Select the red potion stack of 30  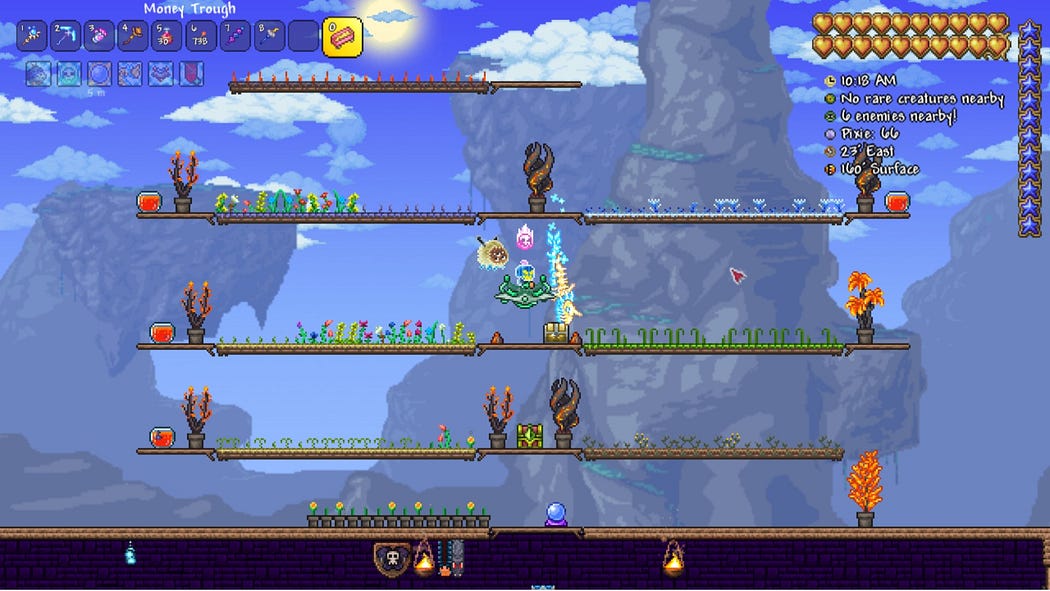pos(168,36)
